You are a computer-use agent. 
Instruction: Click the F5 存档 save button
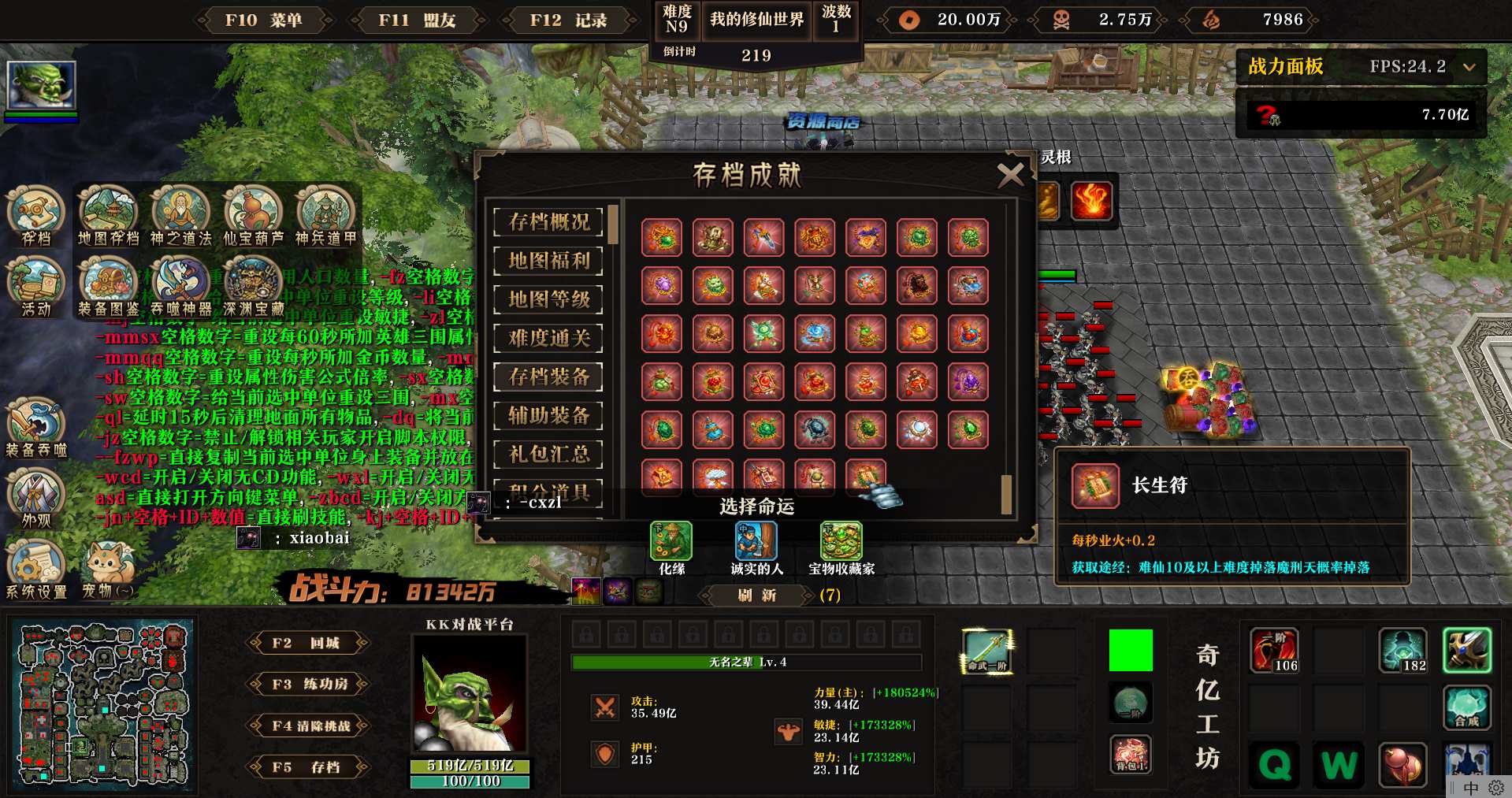[307, 766]
